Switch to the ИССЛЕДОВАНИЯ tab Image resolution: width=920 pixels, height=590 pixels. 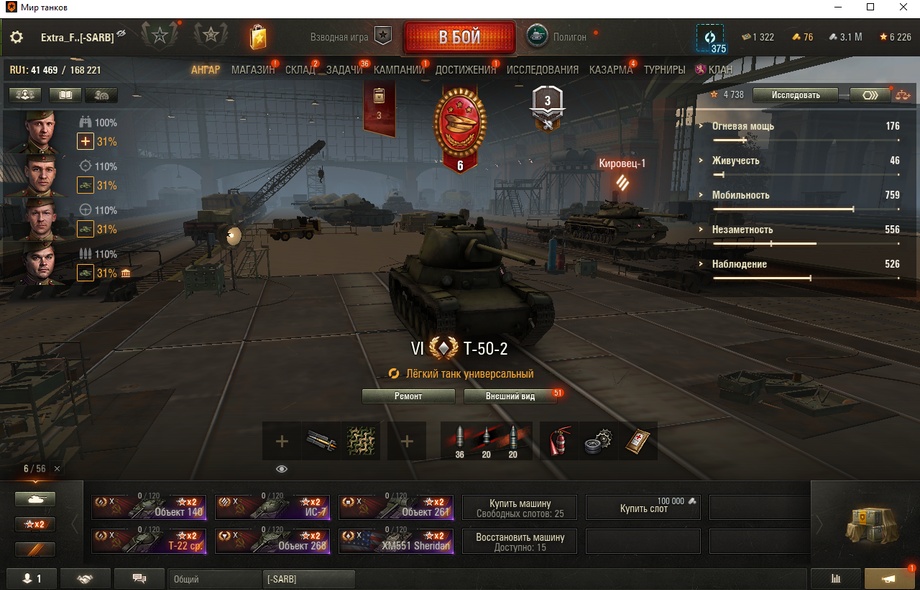coord(542,70)
